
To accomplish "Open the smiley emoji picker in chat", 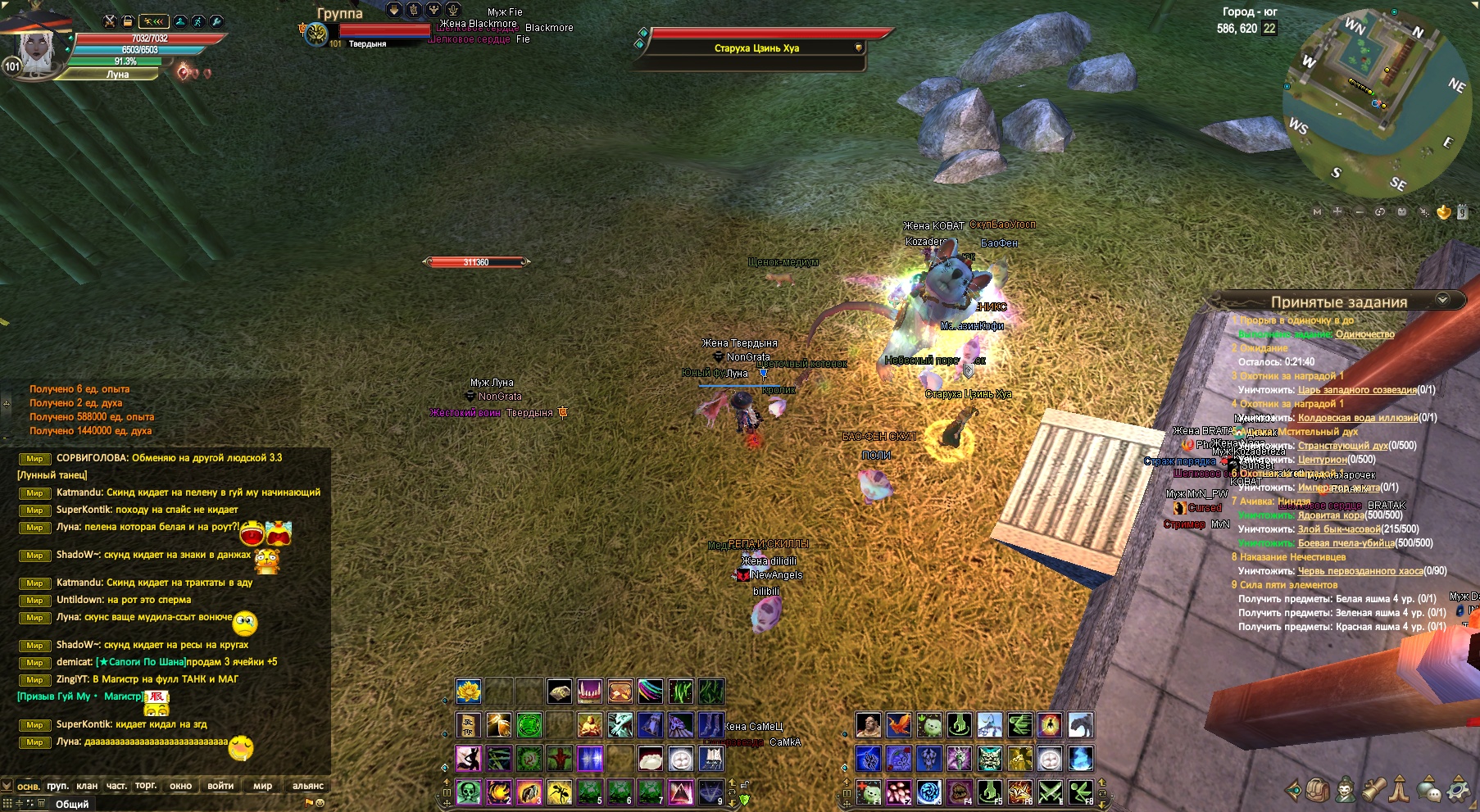I will [320, 803].
